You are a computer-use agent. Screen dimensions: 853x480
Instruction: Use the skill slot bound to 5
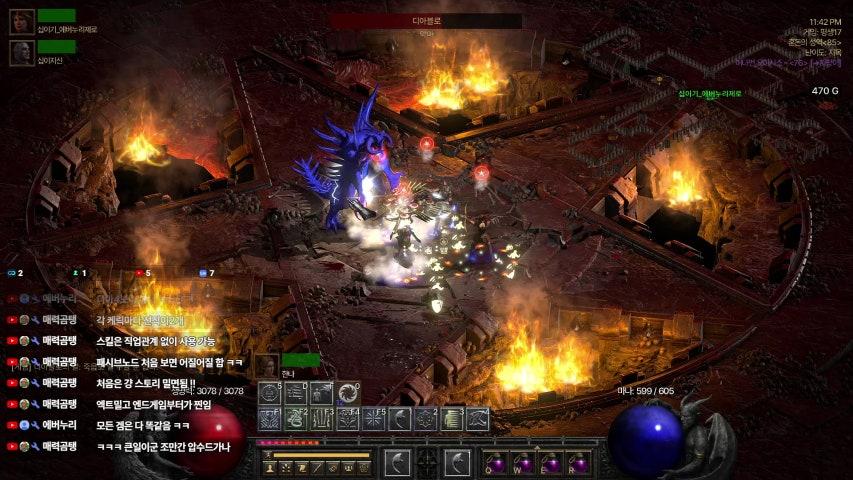270,393
